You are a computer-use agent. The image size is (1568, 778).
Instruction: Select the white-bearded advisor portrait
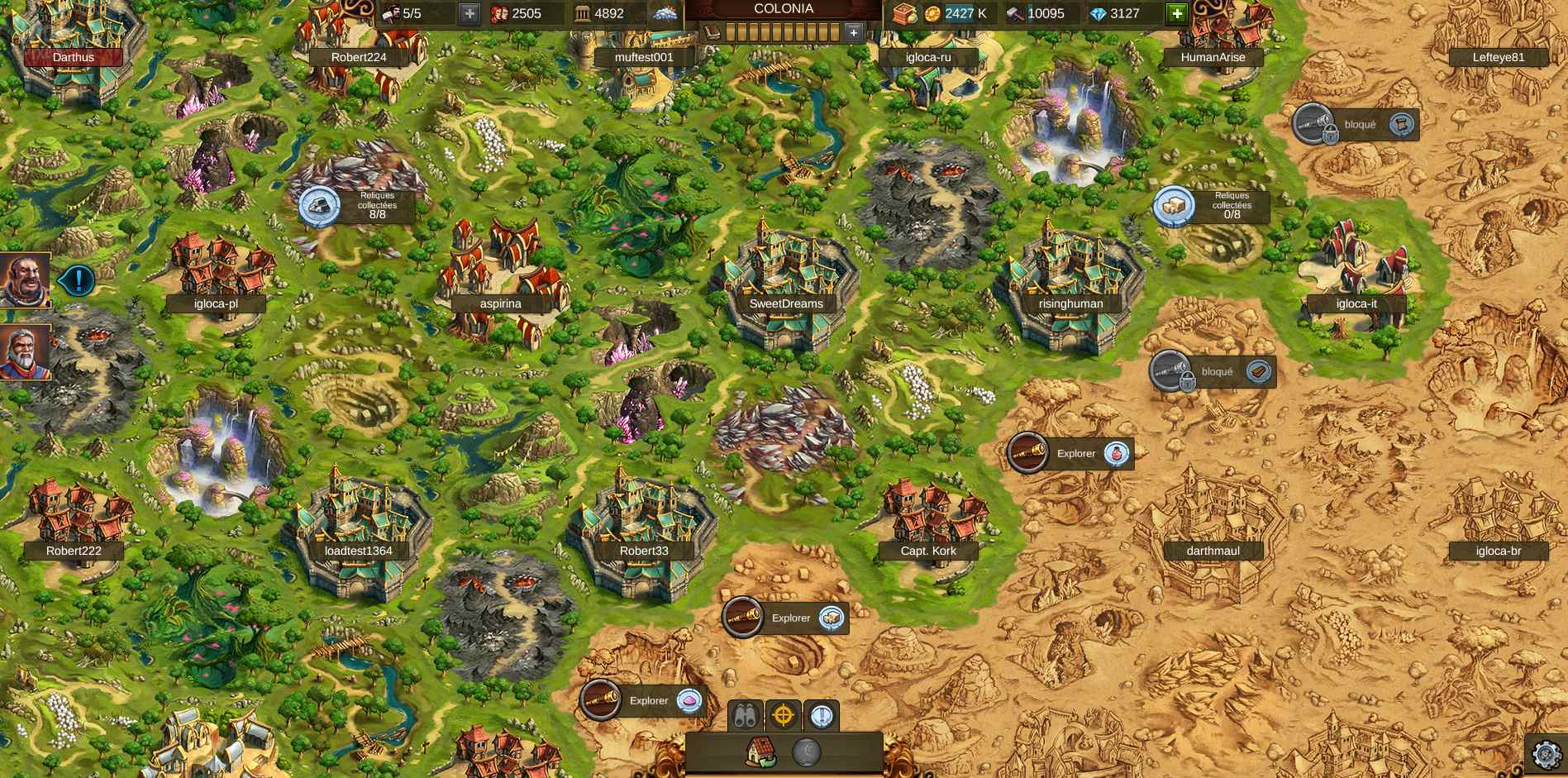coord(24,352)
